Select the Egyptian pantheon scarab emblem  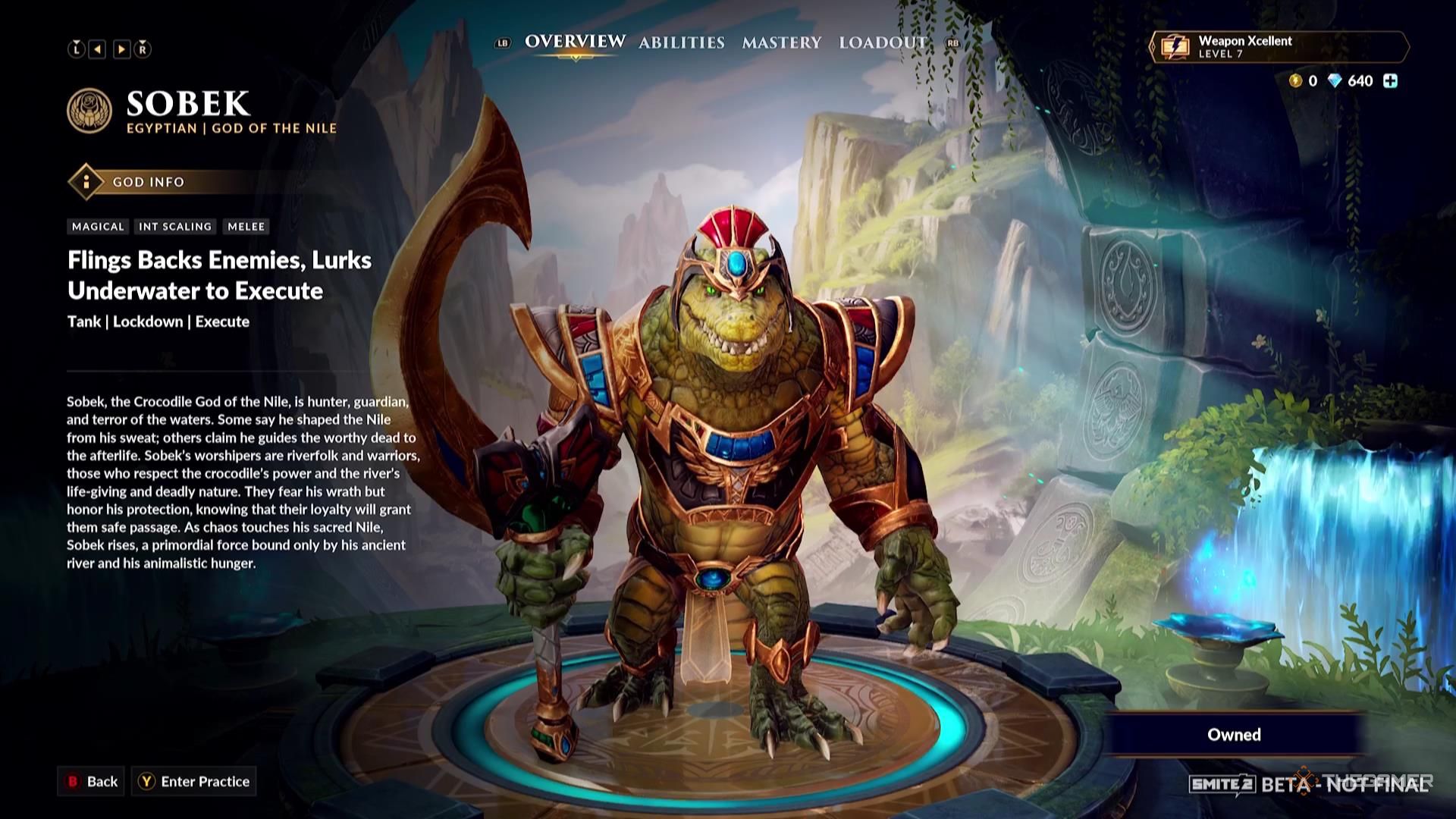[89, 111]
